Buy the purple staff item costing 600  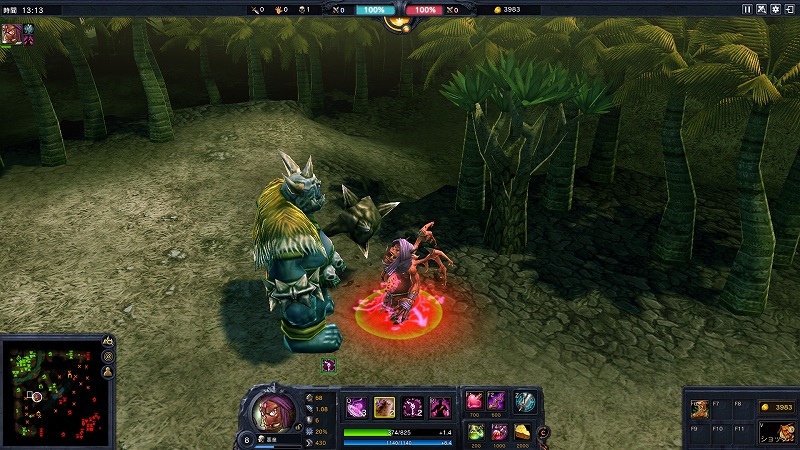click(497, 401)
